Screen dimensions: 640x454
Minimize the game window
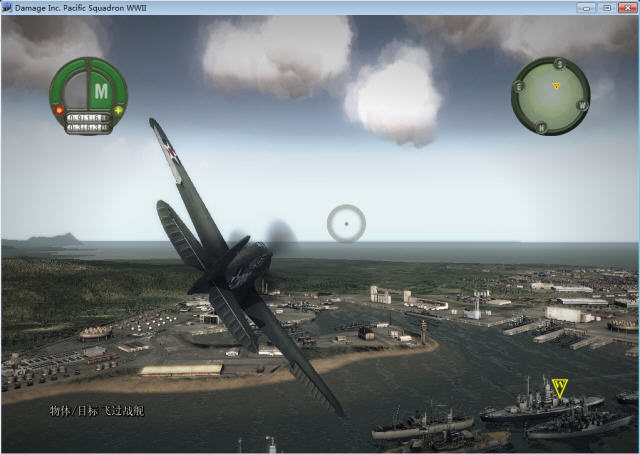[x=586, y=7]
